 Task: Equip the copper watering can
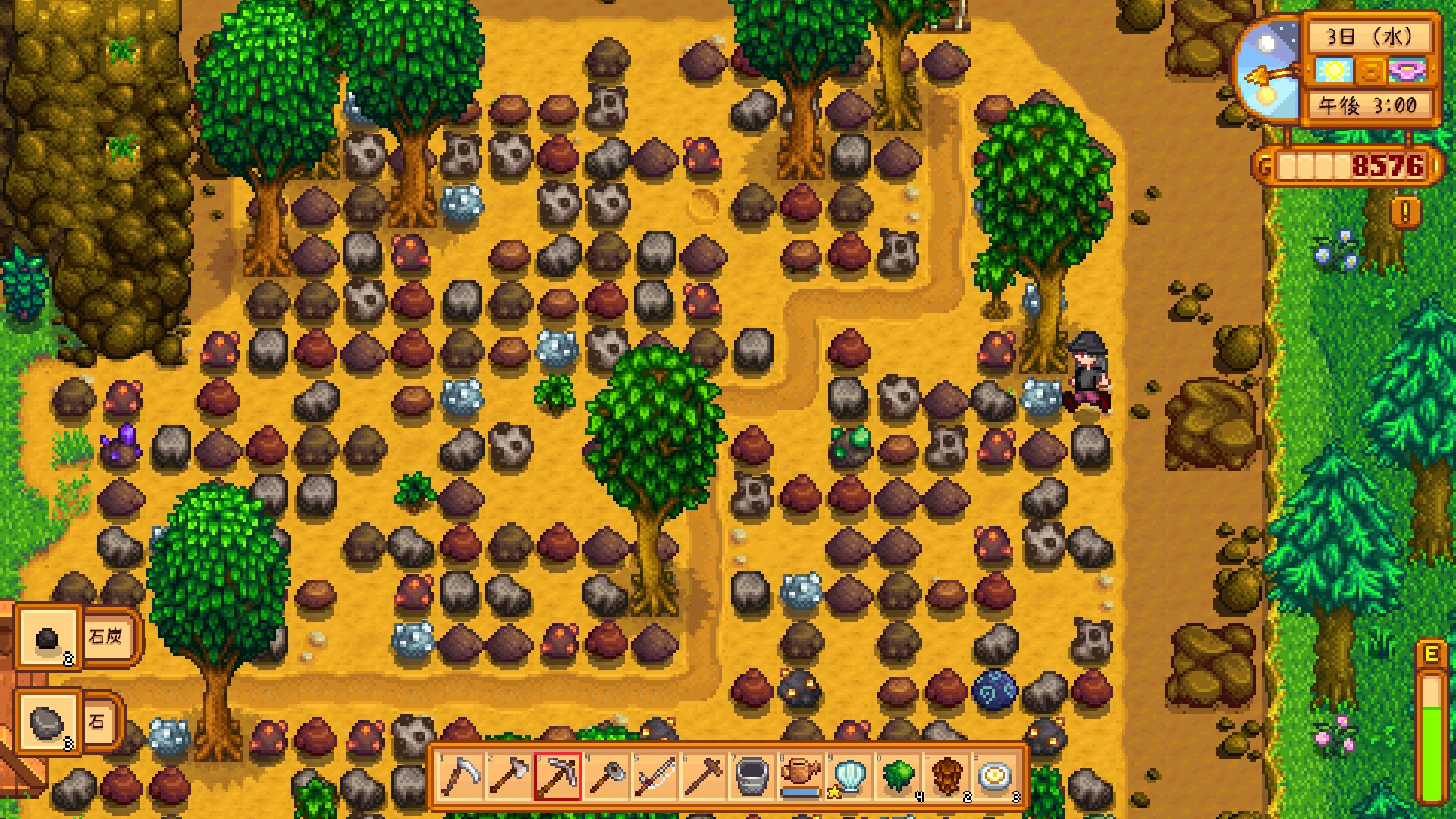801,777
